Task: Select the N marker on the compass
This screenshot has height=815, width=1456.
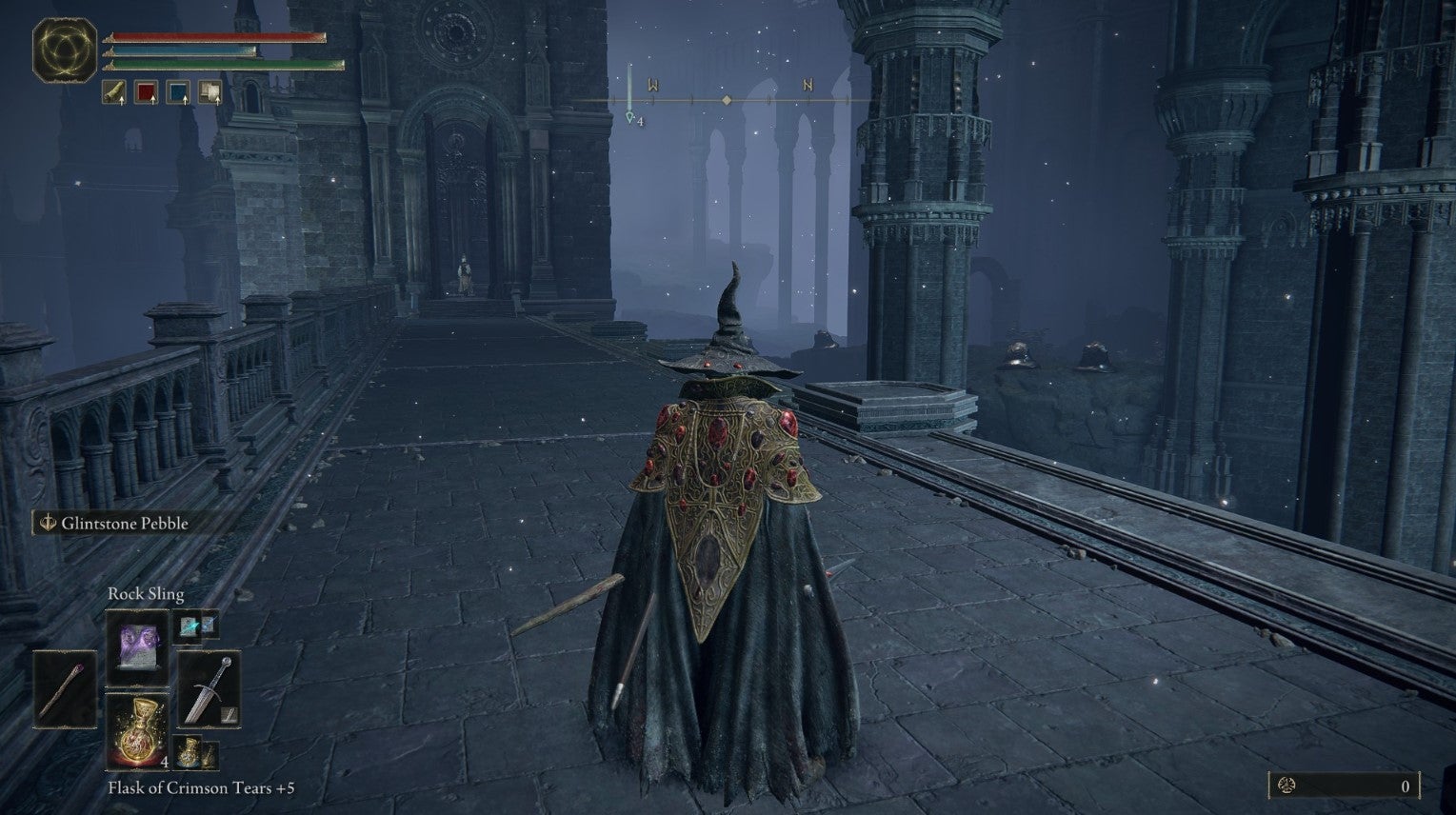Action: tap(806, 85)
